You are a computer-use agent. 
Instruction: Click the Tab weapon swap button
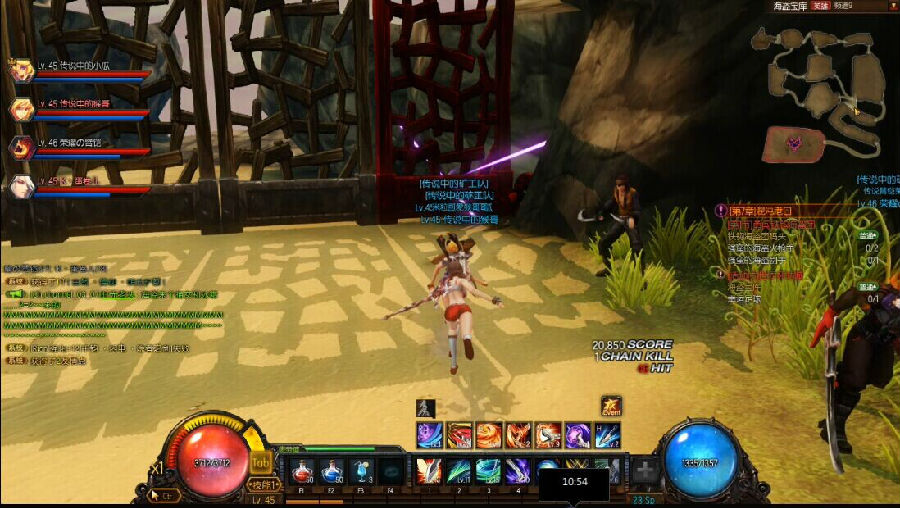(260, 461)
